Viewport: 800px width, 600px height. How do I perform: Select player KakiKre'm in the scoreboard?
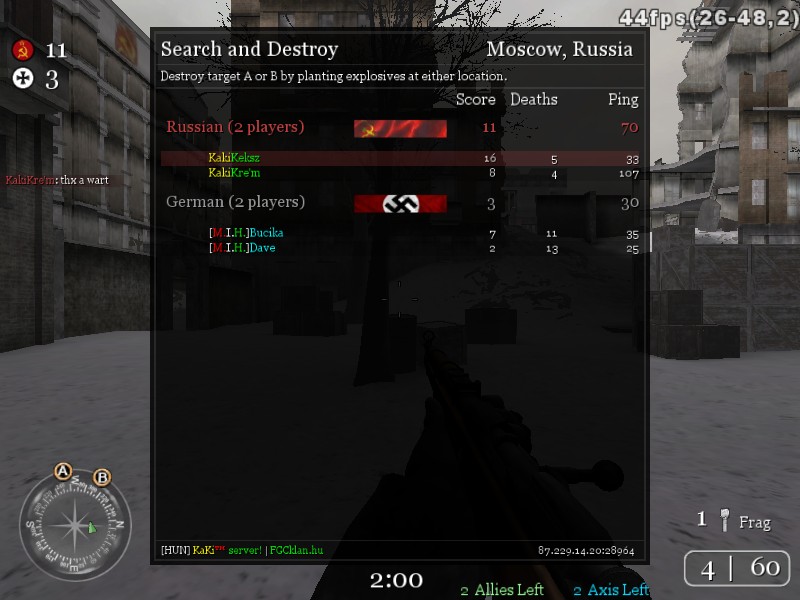point(234,173)
